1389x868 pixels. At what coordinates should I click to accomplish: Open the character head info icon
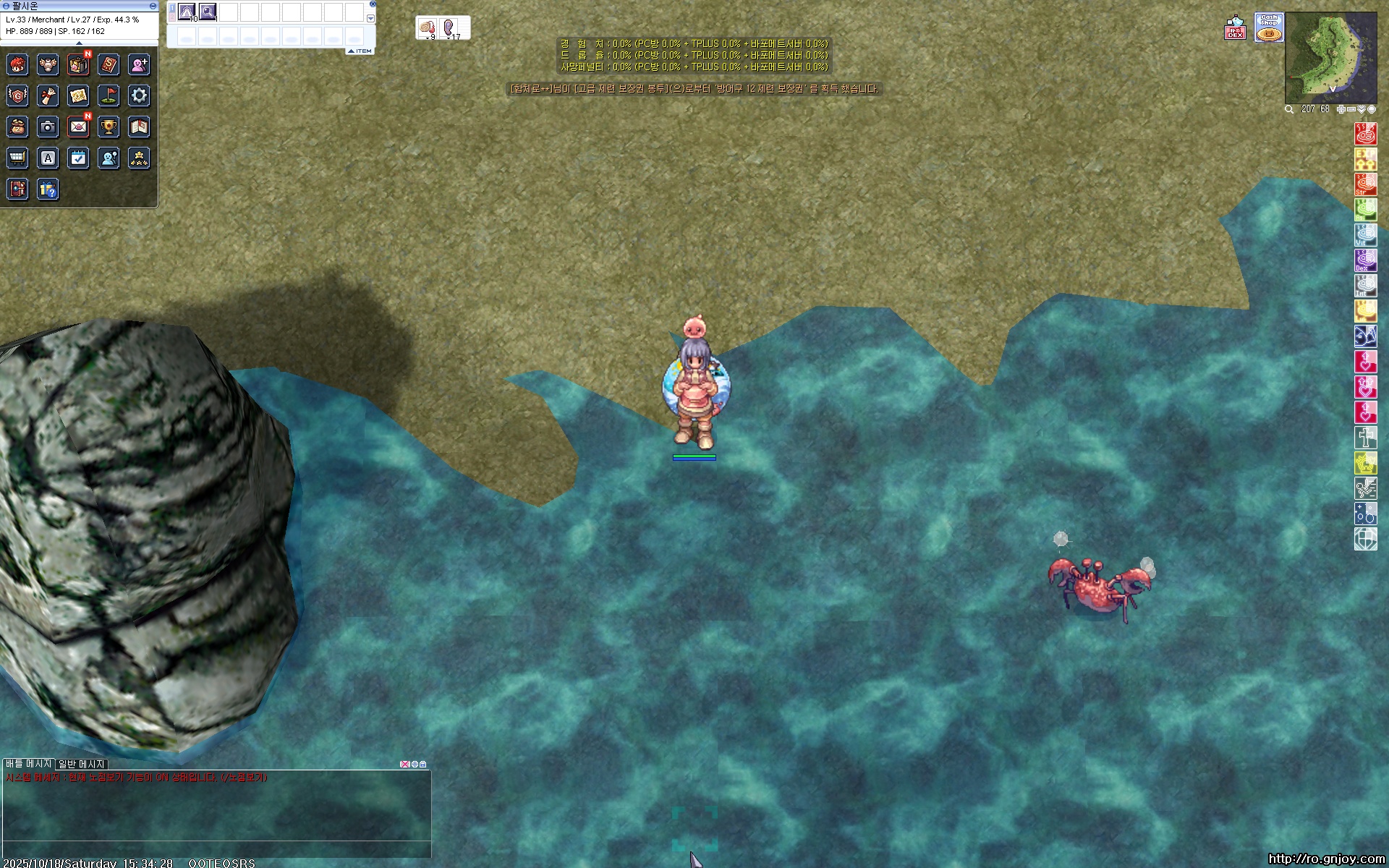tap(17, 65)
